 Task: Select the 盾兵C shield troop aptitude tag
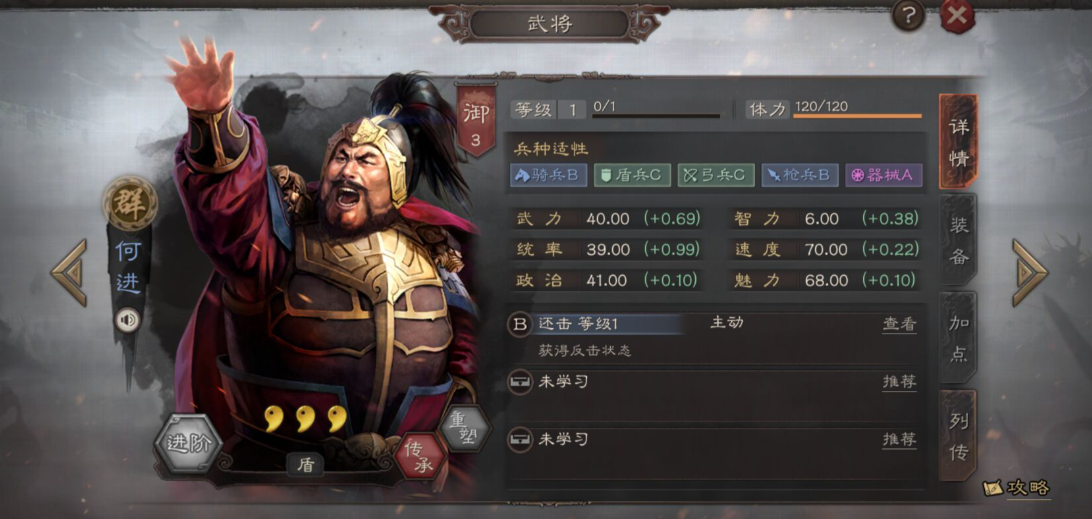[x=632, y=175]
